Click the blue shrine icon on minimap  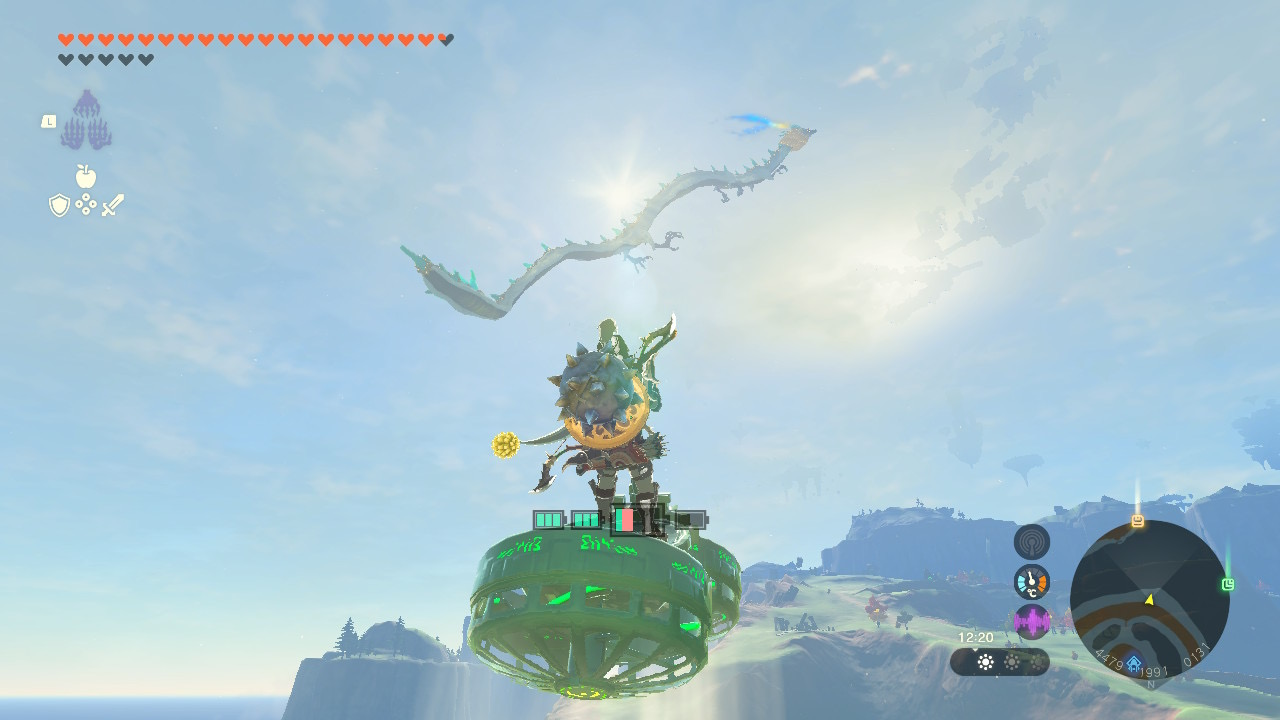[x=1133, y=663]
